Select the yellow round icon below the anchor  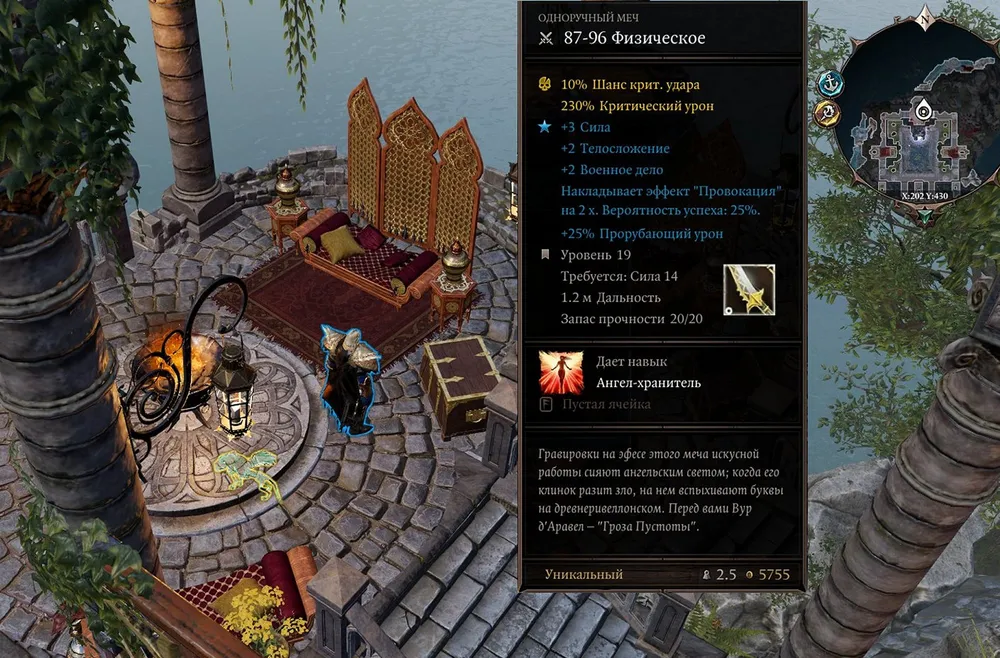pyautogui.click(x=827, y=113)
